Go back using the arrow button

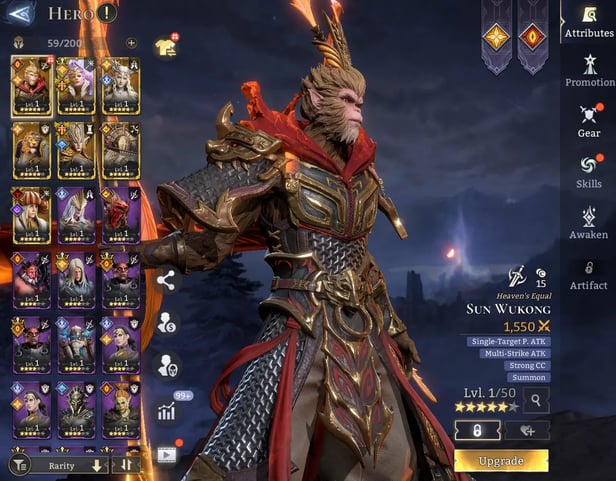(x=21, y=13)
